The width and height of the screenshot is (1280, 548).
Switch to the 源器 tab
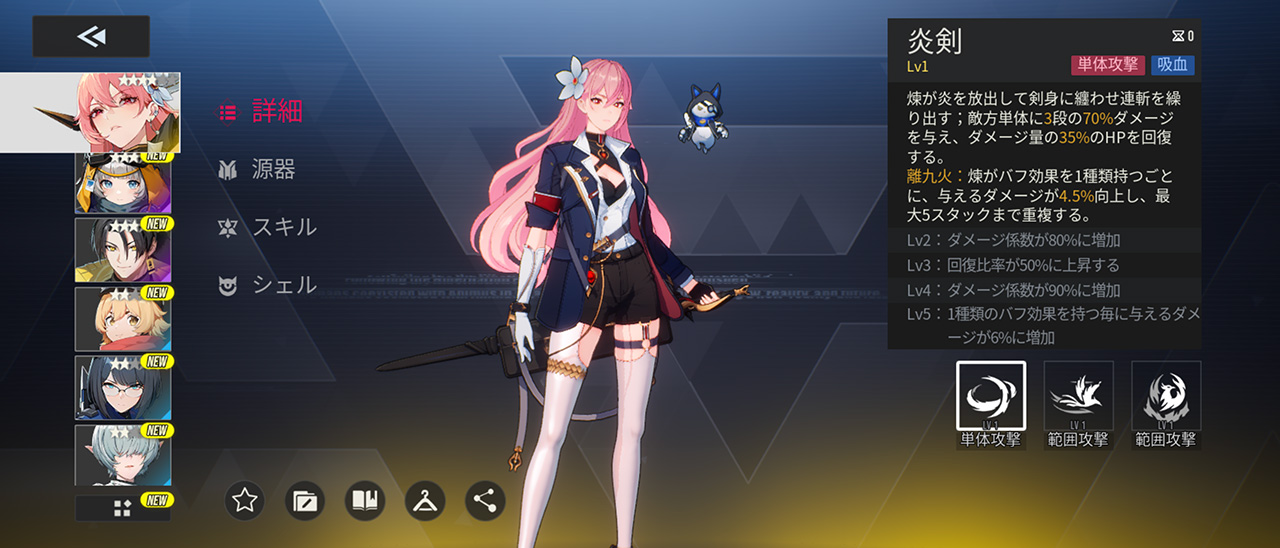tap(258, 169)
